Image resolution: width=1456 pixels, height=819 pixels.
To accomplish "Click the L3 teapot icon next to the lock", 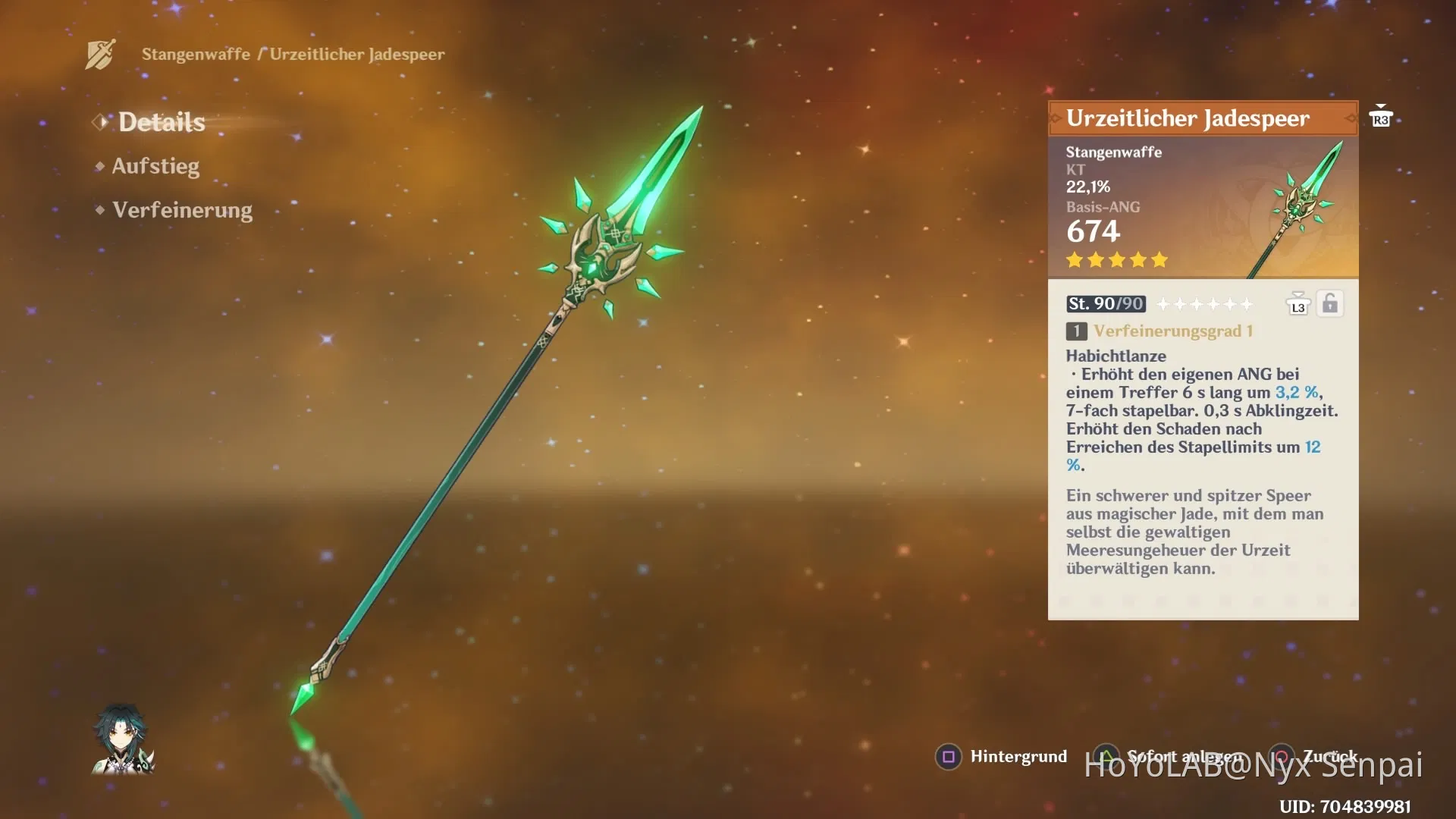I will (1298, 303).
